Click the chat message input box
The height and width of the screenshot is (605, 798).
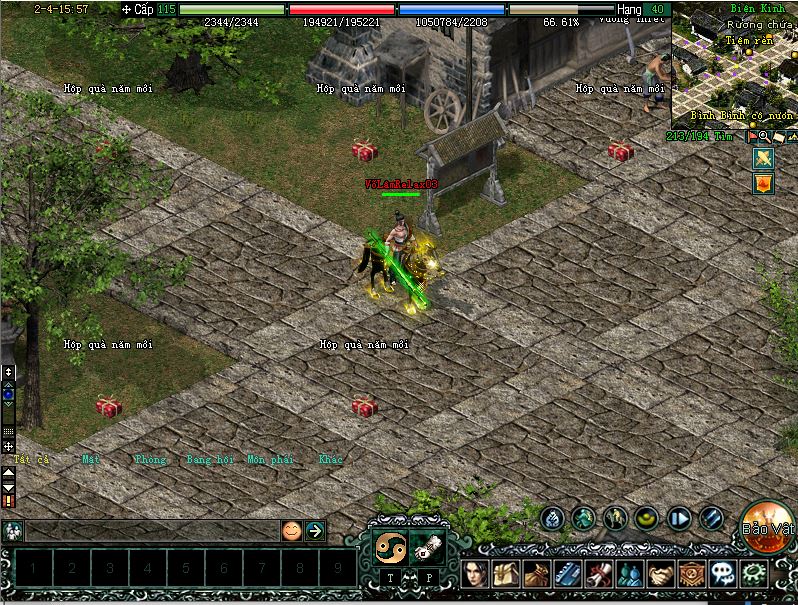click(x=150, y=531)
